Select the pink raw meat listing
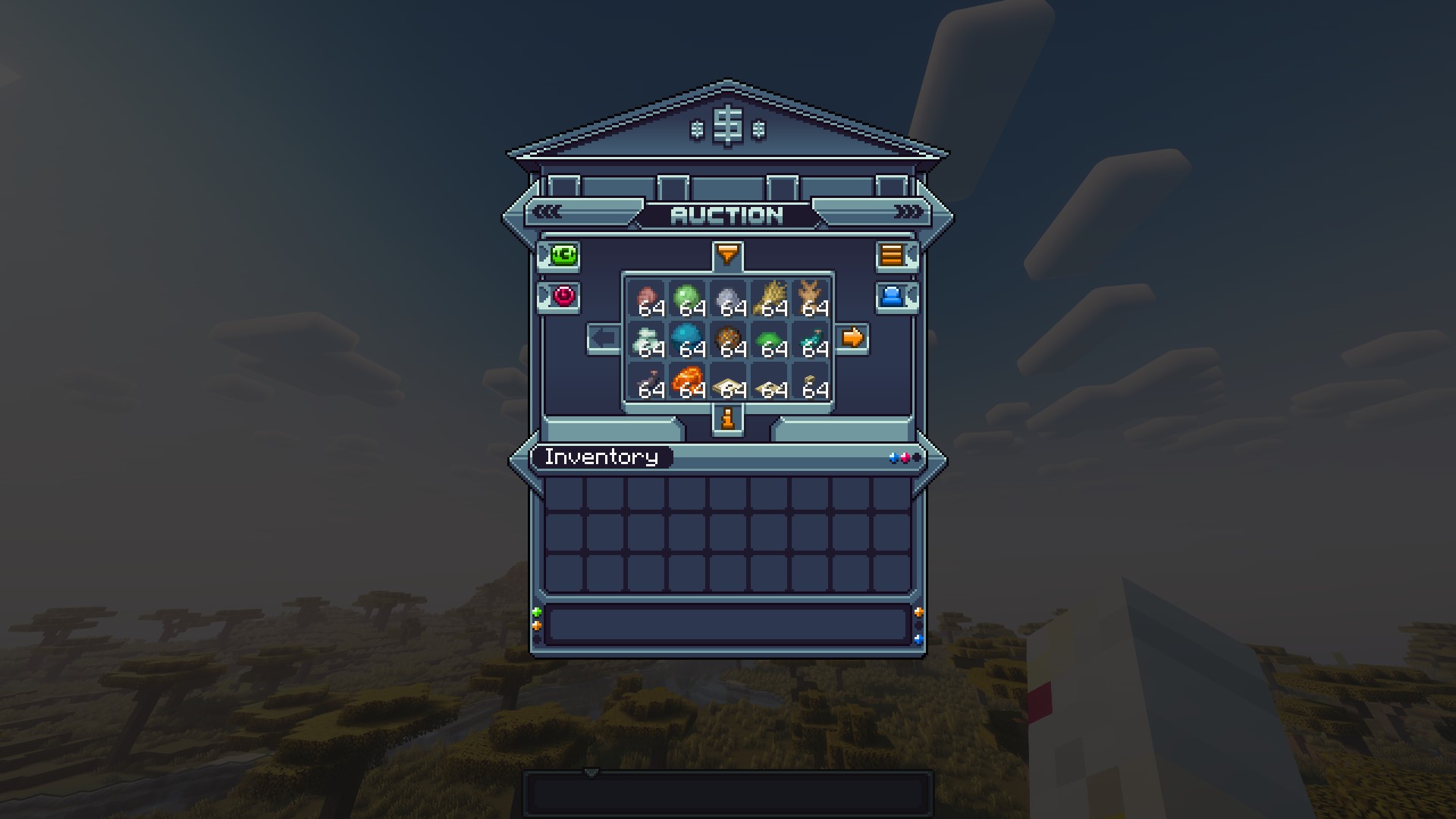The image size is (1456, 819). [646, 299]
